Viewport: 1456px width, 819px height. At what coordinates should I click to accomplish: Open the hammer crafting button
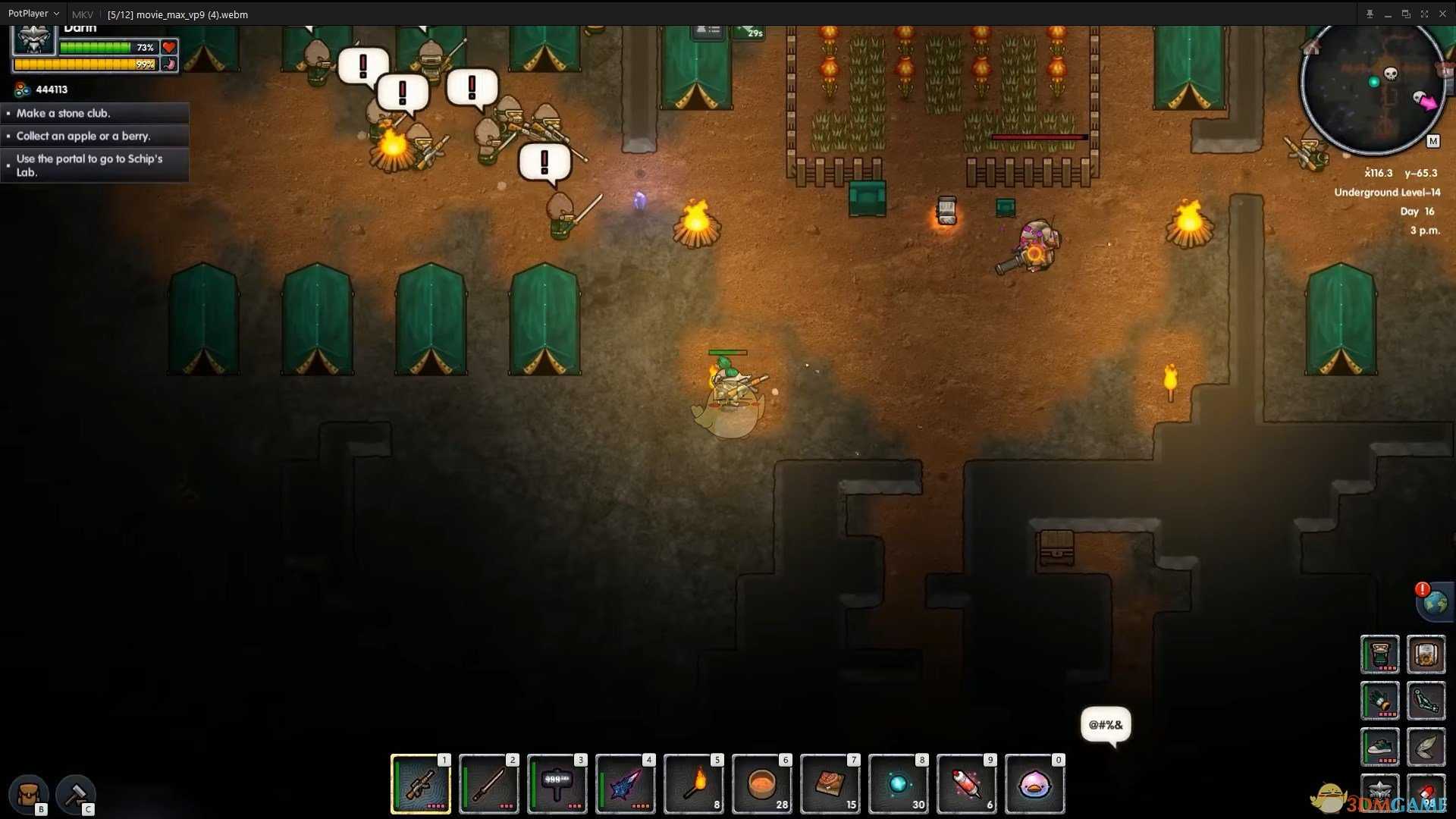coord(75,794)
